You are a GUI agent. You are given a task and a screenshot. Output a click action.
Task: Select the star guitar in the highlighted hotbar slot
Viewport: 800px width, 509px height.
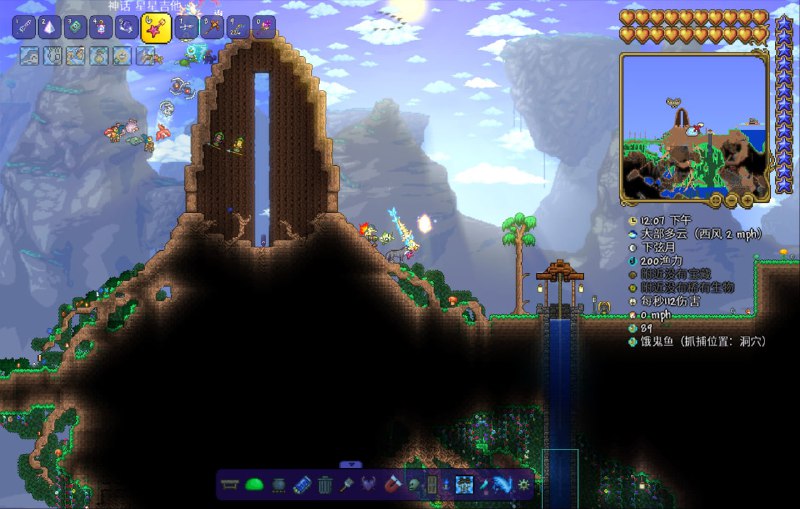156,29
